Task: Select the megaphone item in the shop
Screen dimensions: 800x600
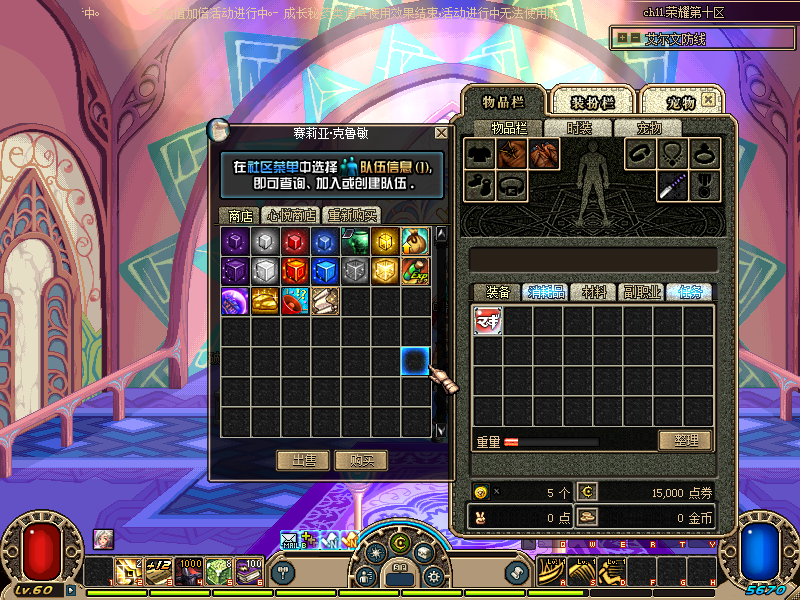Action: click(x=295, y=301)
